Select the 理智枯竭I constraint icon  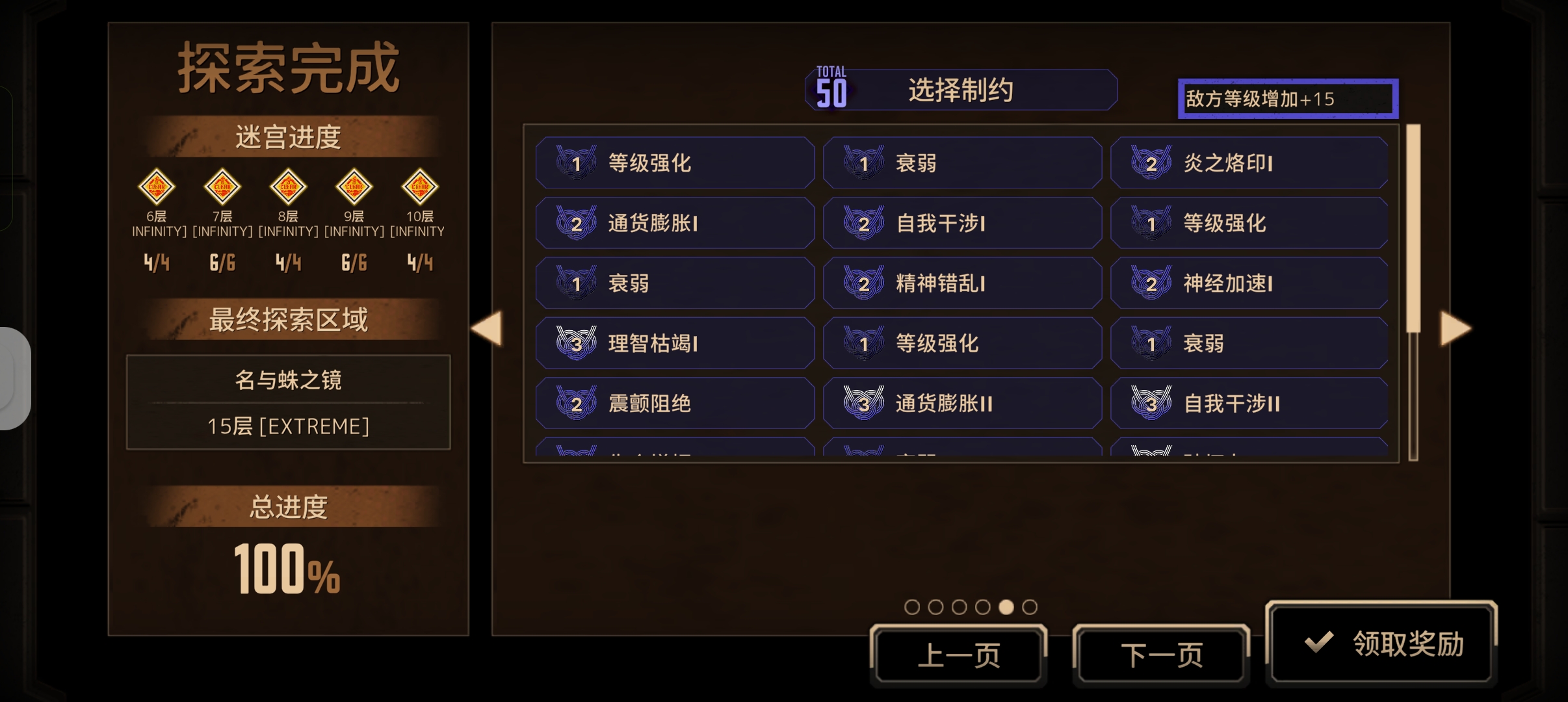tap(576, 343)
